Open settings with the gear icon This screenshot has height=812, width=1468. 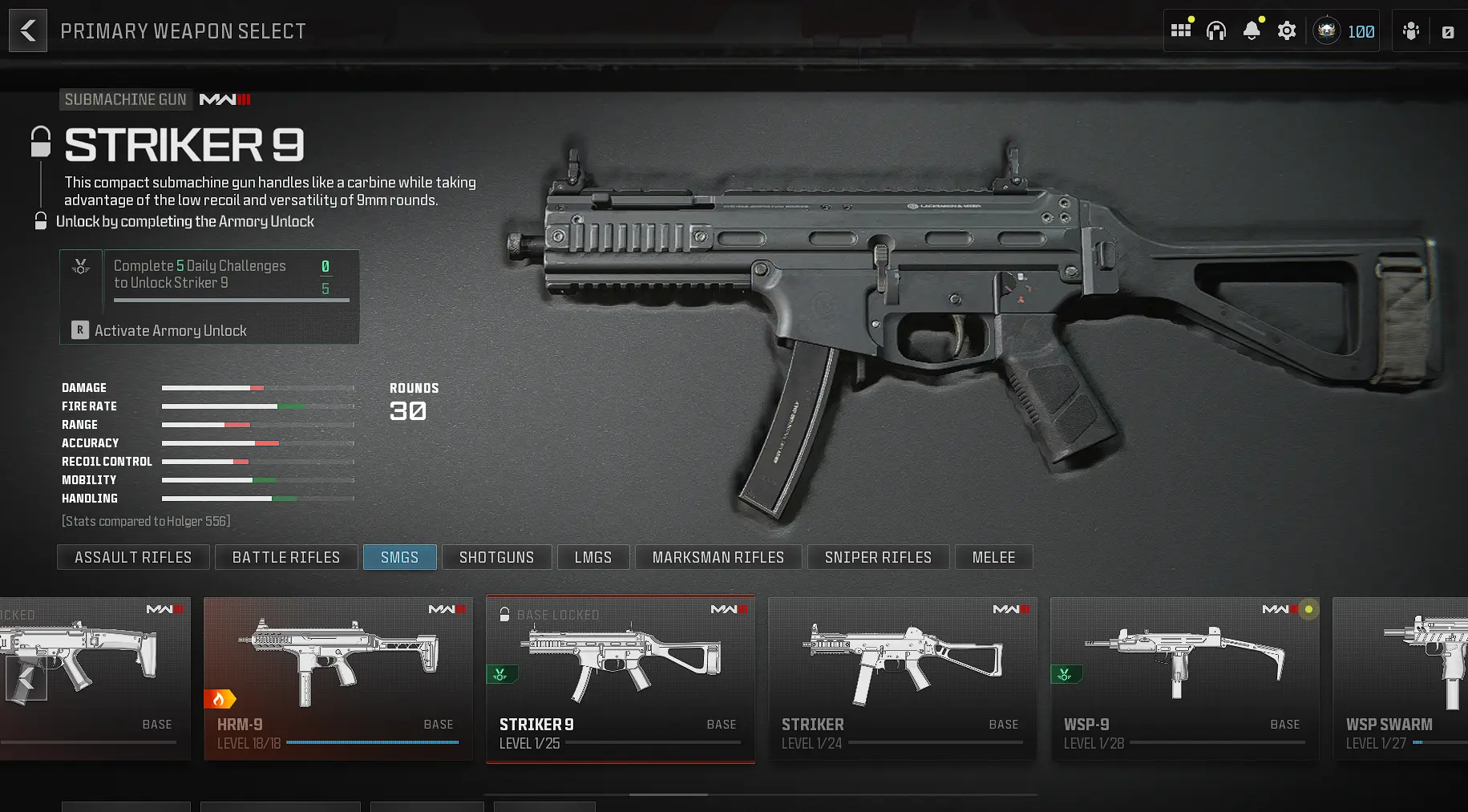point(1286,30)
